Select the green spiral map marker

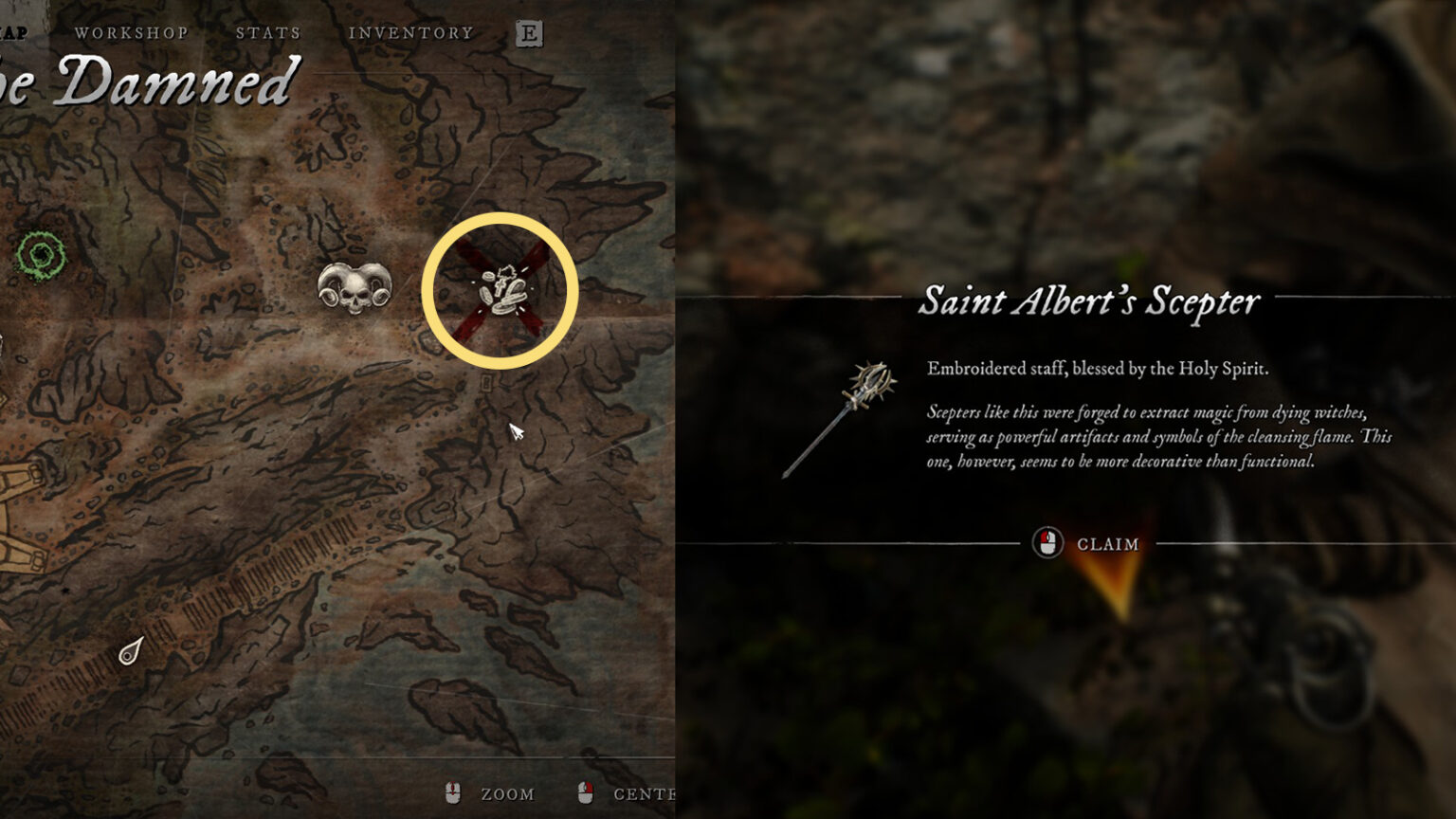point(42,255)
